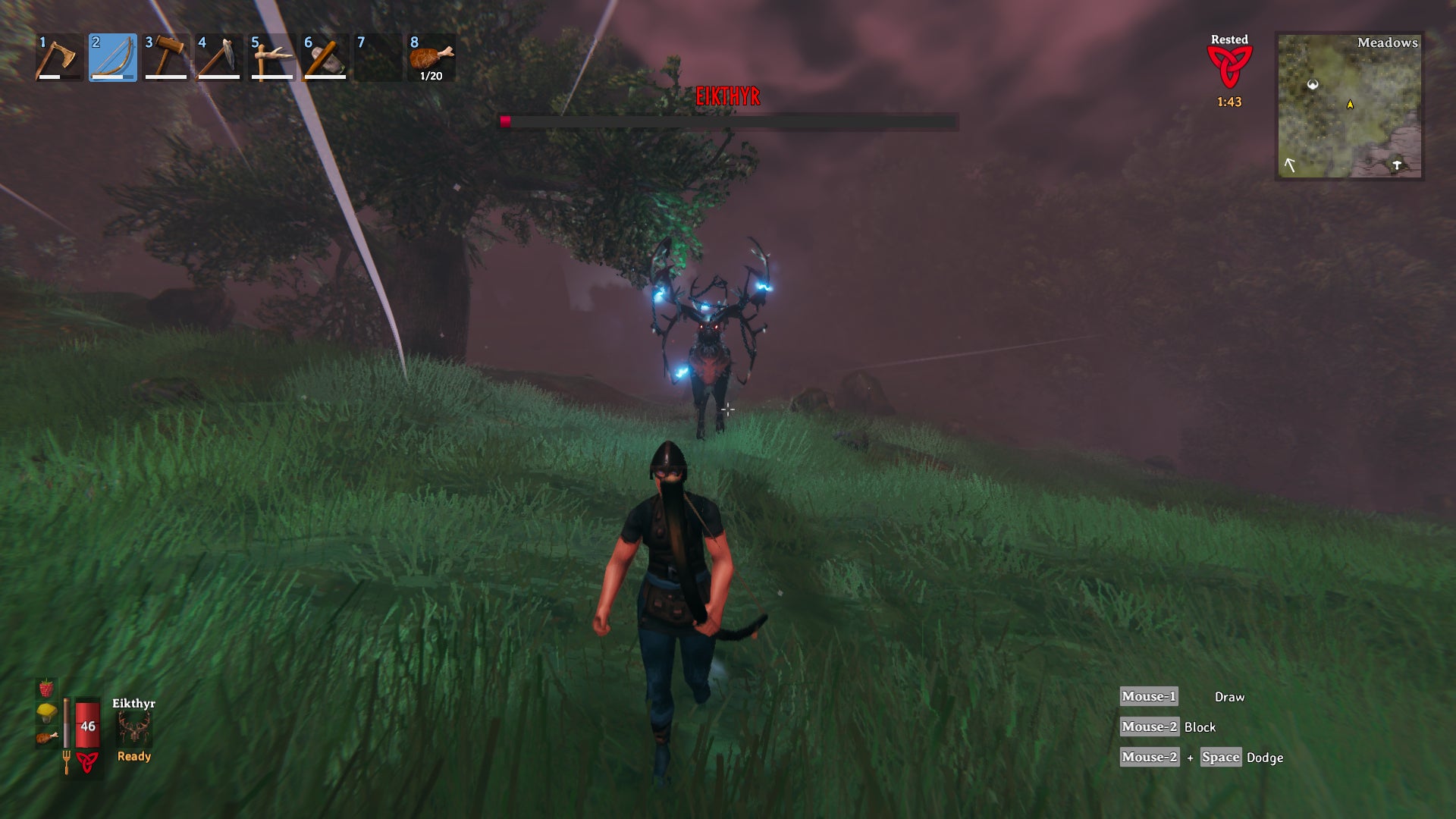The height and width of the screenshot is (819, 1456).
Task: Click the Eikthyr boss health bar
Action: tap(728, 120)
